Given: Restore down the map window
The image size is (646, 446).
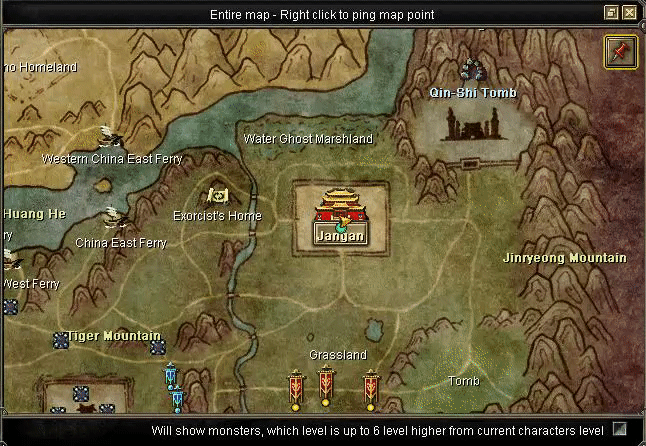Looking at the screenshot, I should click(x=611, y=13).
